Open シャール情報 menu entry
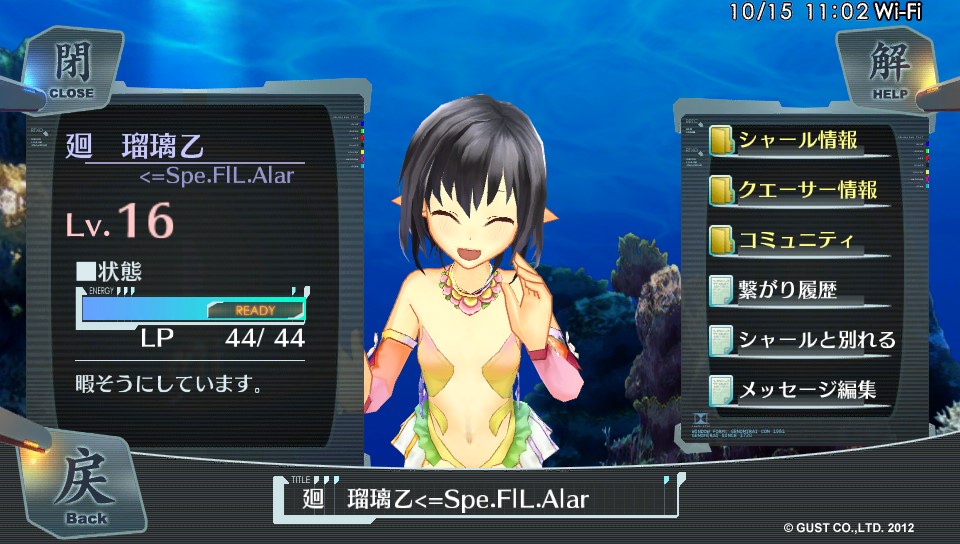The width and height of the screenshot is (960, 544). (796, 141)
